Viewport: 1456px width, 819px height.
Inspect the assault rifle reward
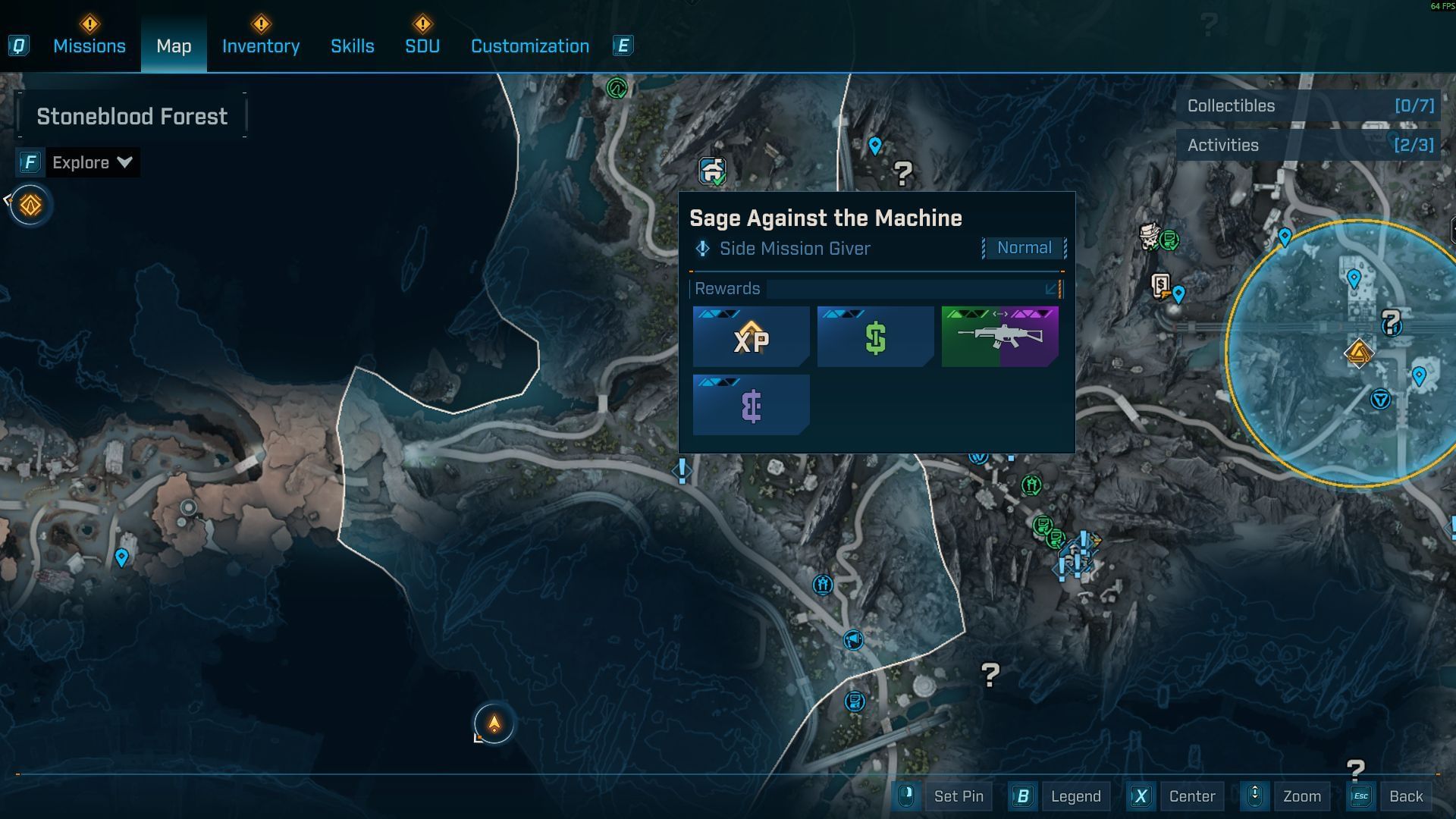[999, 337]
